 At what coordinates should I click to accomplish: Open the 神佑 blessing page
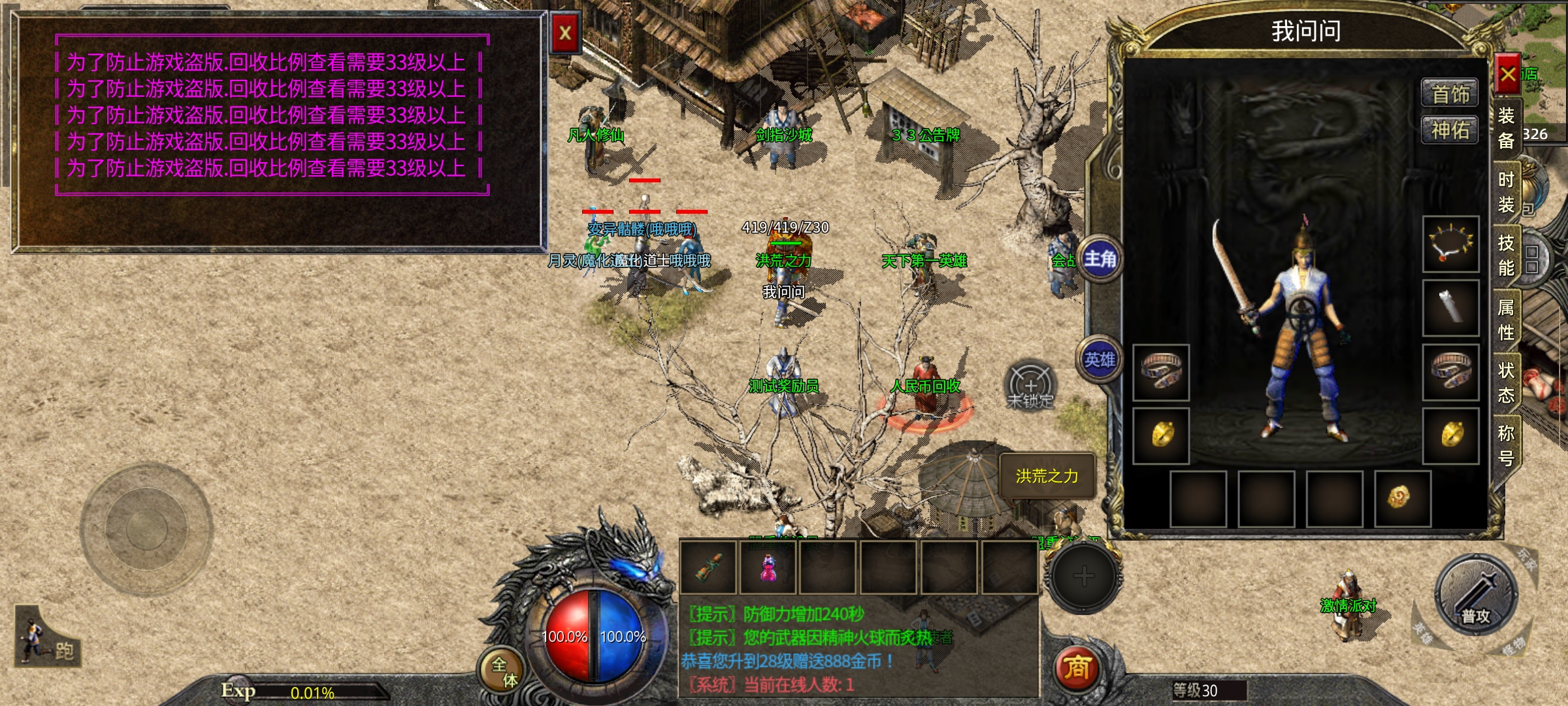pos(1450,130)
